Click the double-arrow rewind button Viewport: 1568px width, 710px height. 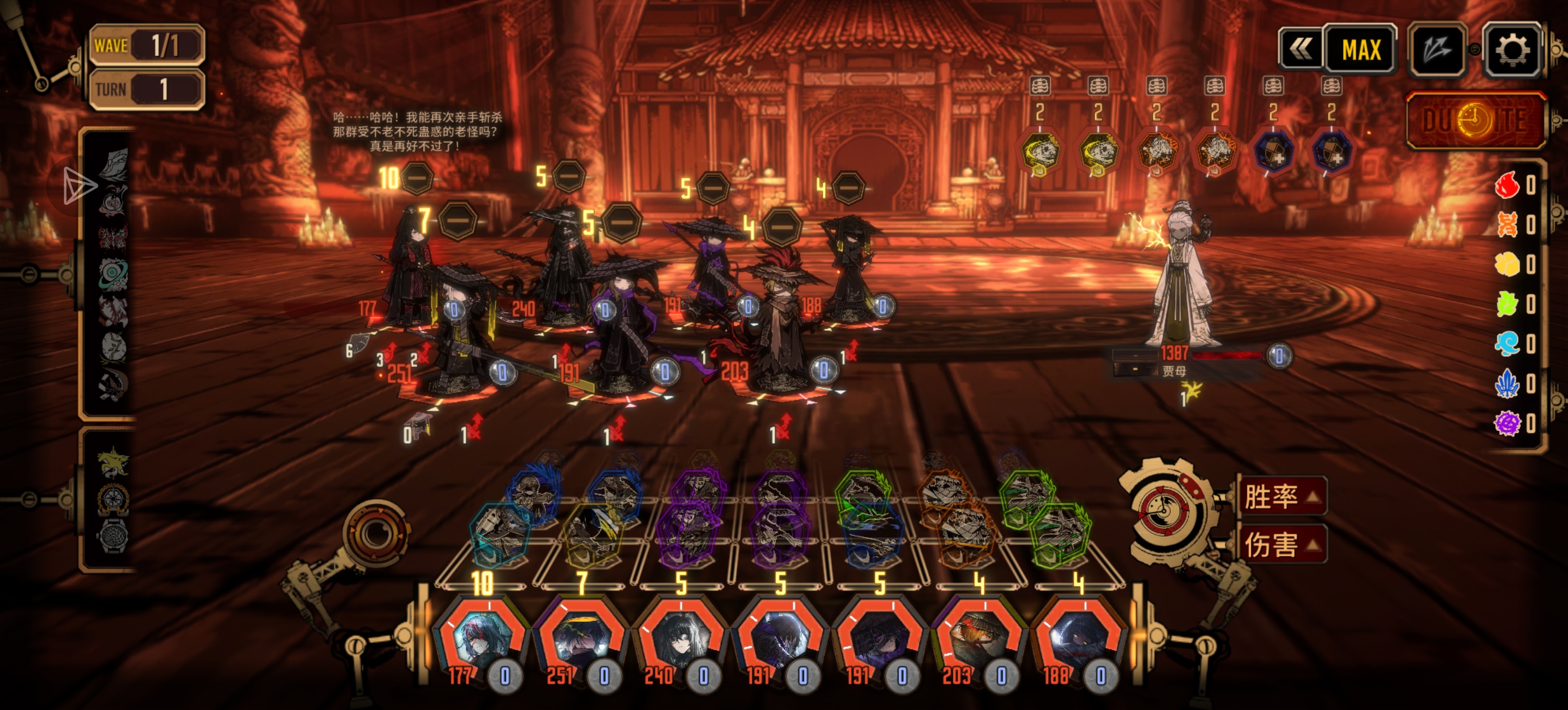pos(1301,50)
